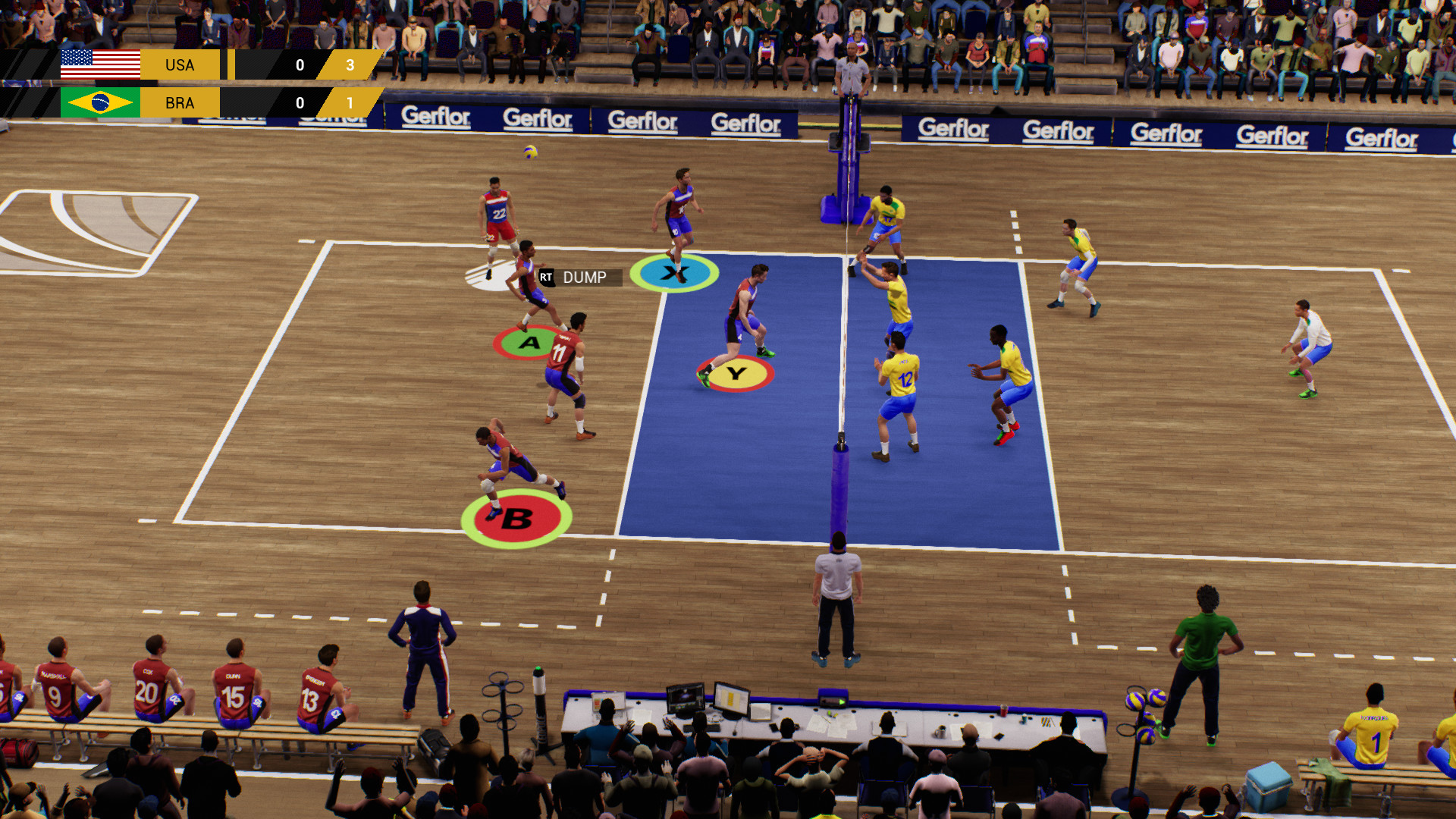
Task: Click the RT trigger icon beside DUMP
Action: pyautogui.click(x=547, y=278)
